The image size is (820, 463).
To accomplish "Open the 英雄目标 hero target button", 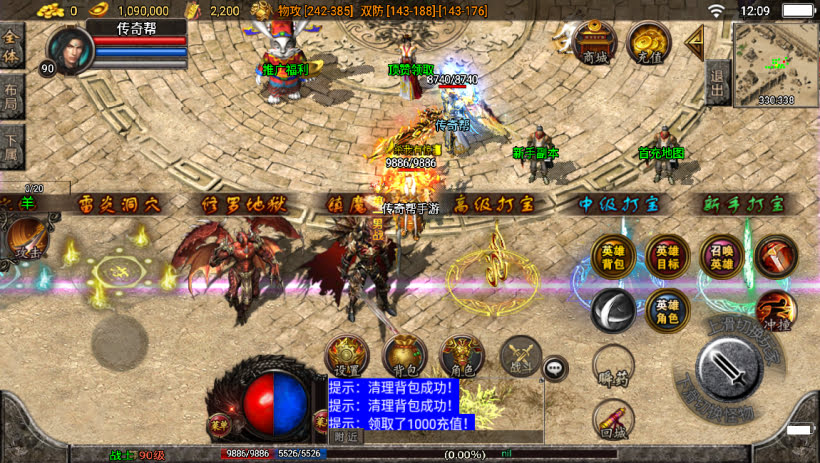I will [x=667, y=257].
